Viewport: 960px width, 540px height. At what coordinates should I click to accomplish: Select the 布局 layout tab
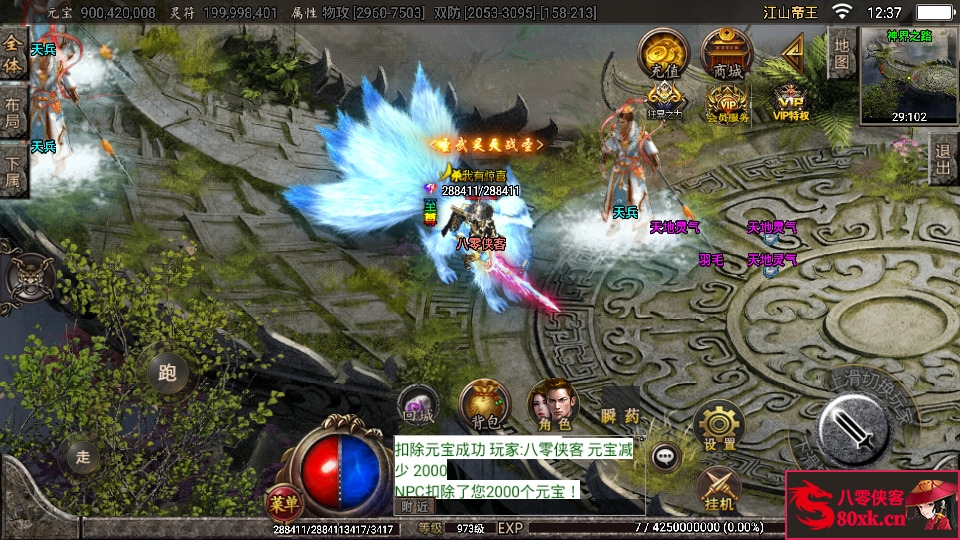tap(13, 113)
